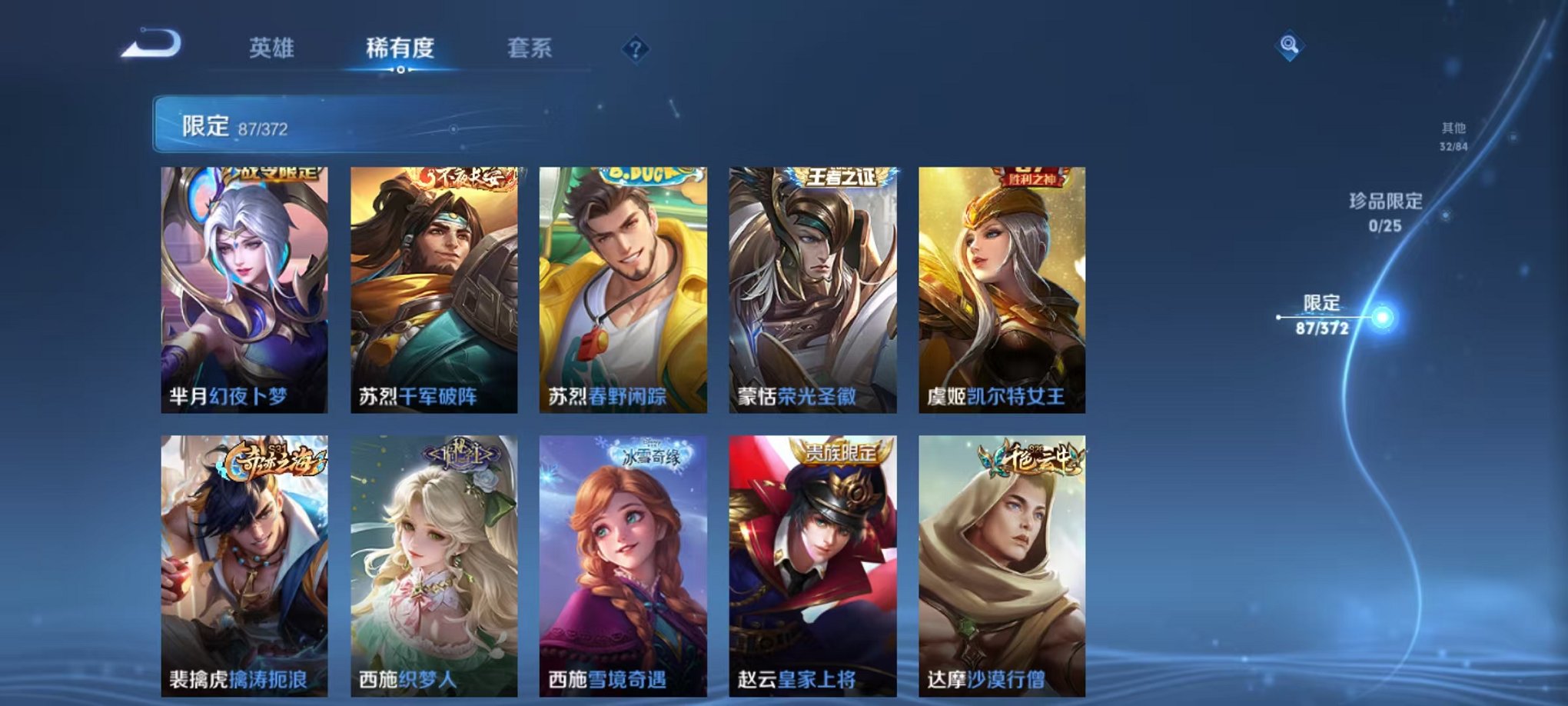This screenshot has height=706, width=1568.
Task: Select the 稀有度 tab
Action: point(401,47)
